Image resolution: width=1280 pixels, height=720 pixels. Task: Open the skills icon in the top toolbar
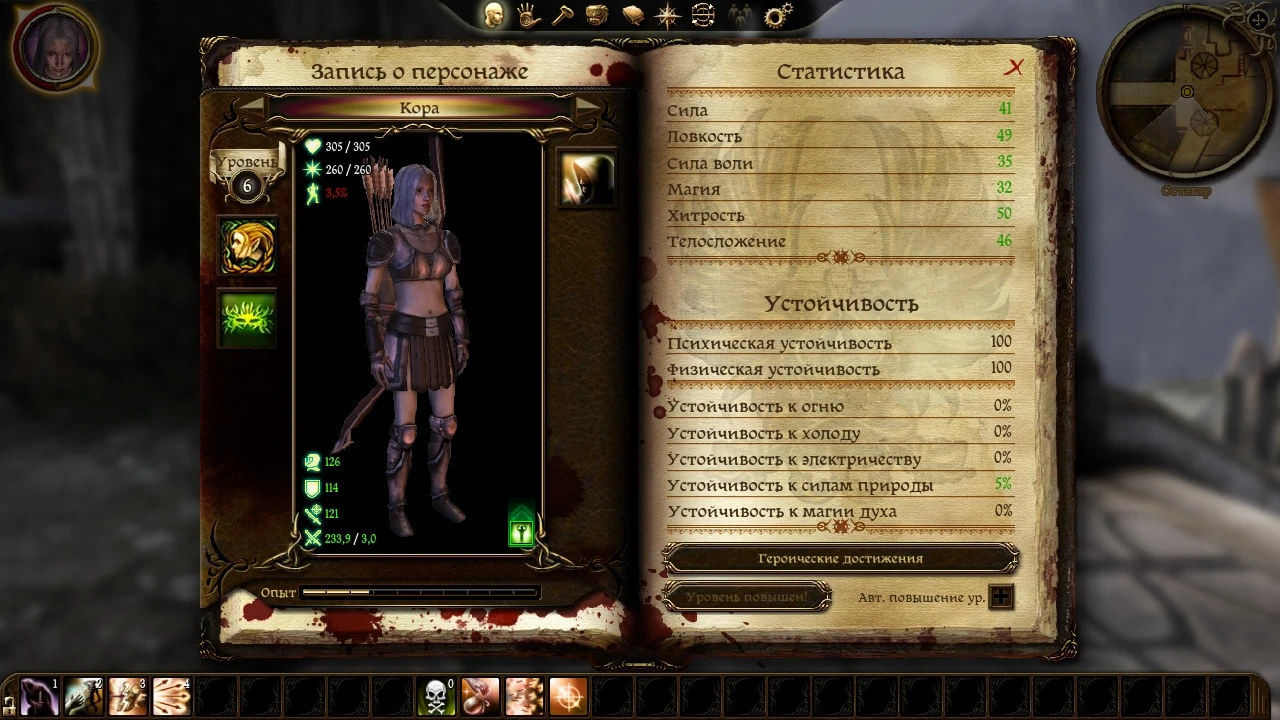click(x=562, y=14)
